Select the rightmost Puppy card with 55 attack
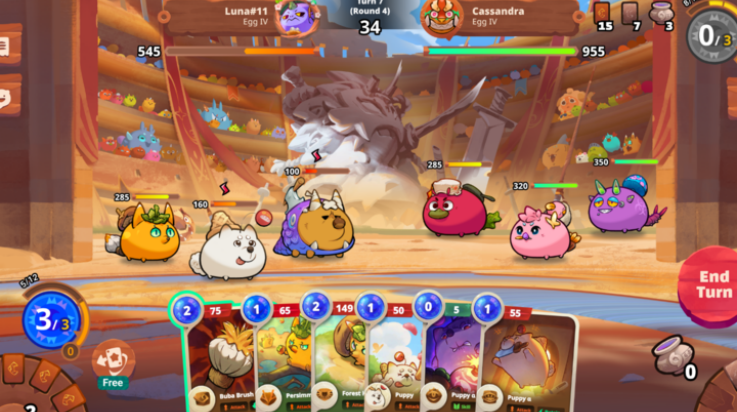 coord(525,358)
